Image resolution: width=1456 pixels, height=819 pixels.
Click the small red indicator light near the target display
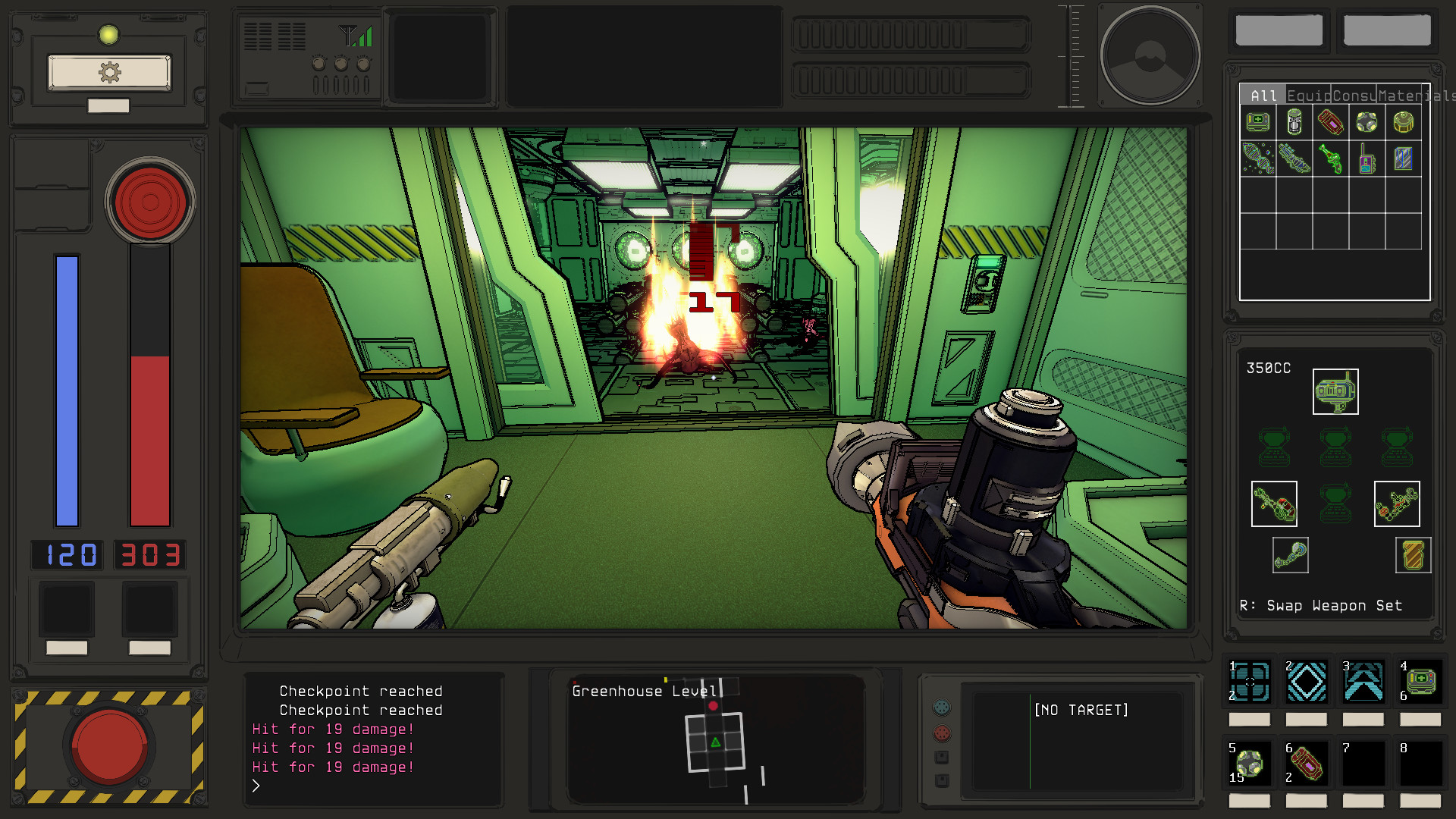943,733
